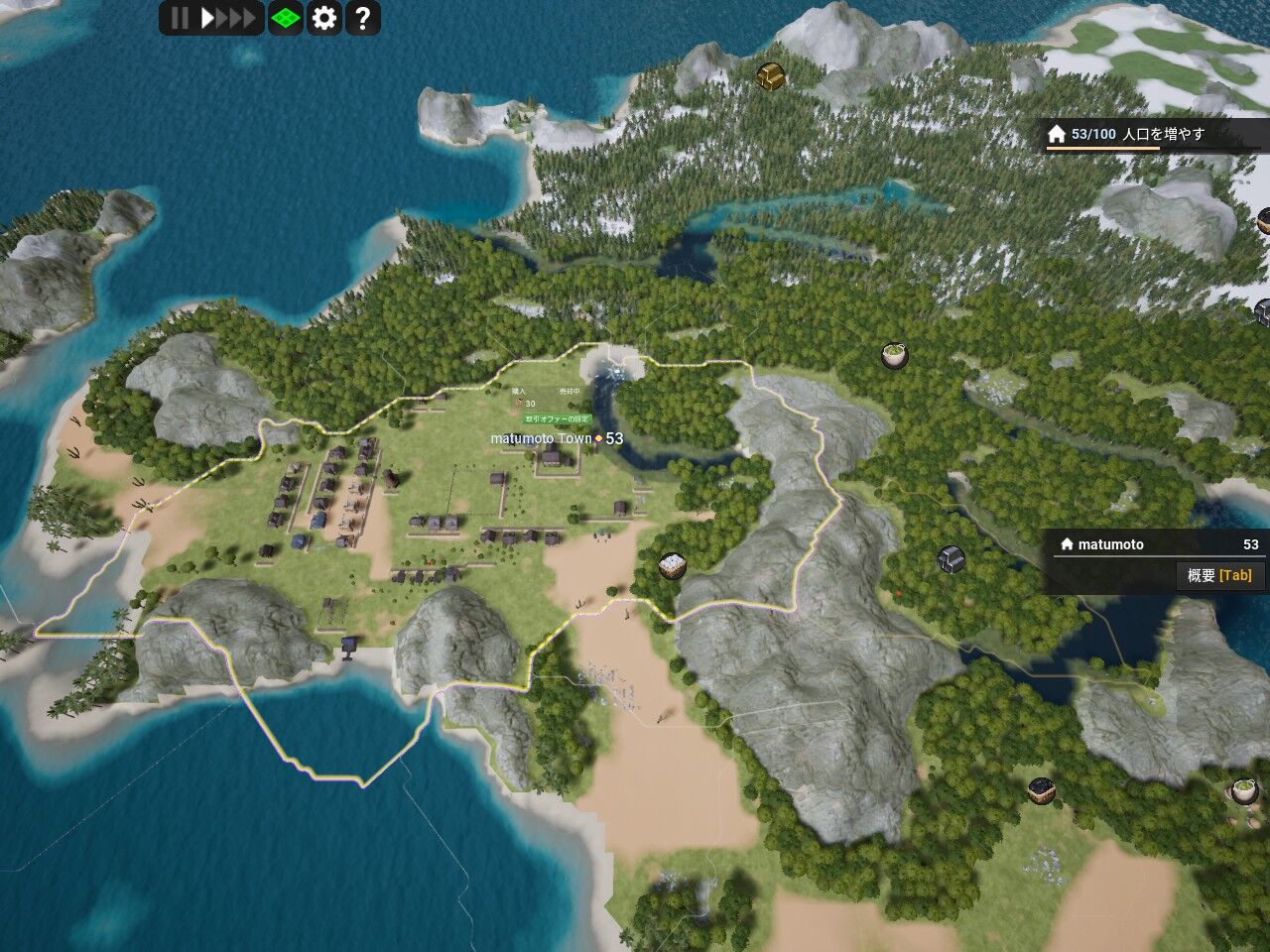Click the green trade offer settings button
The height and width of the screenshot is (952, 1270).
point(558,419)
